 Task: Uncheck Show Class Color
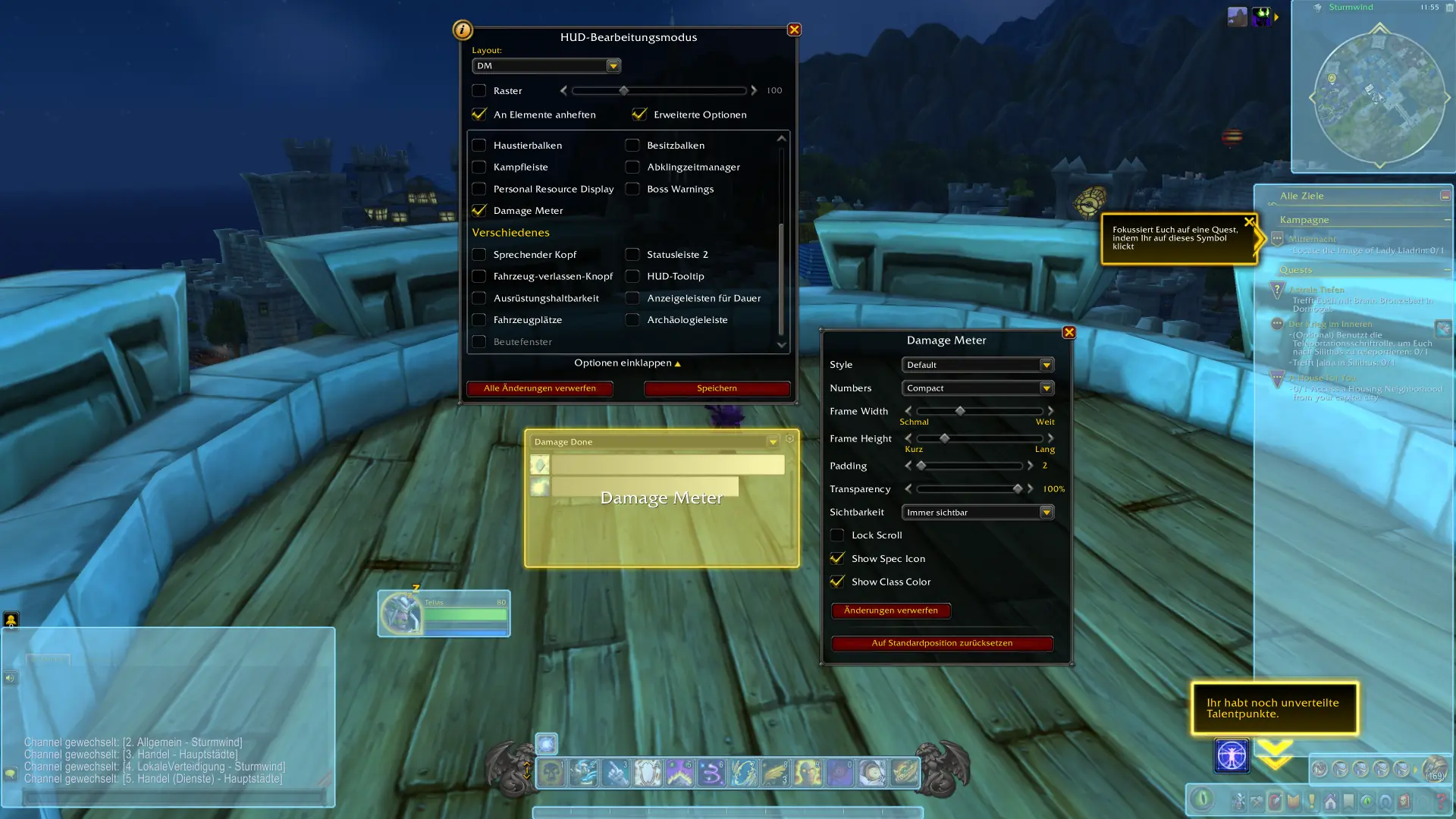tap(837, 582)
